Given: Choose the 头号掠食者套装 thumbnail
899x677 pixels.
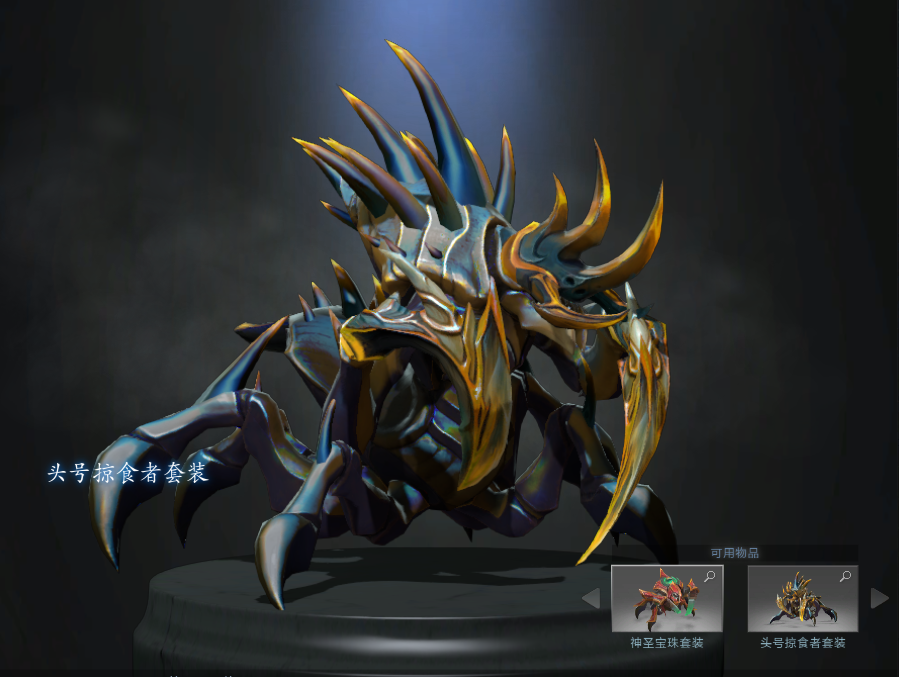Looking at the screenshot, I should point(802,599).
